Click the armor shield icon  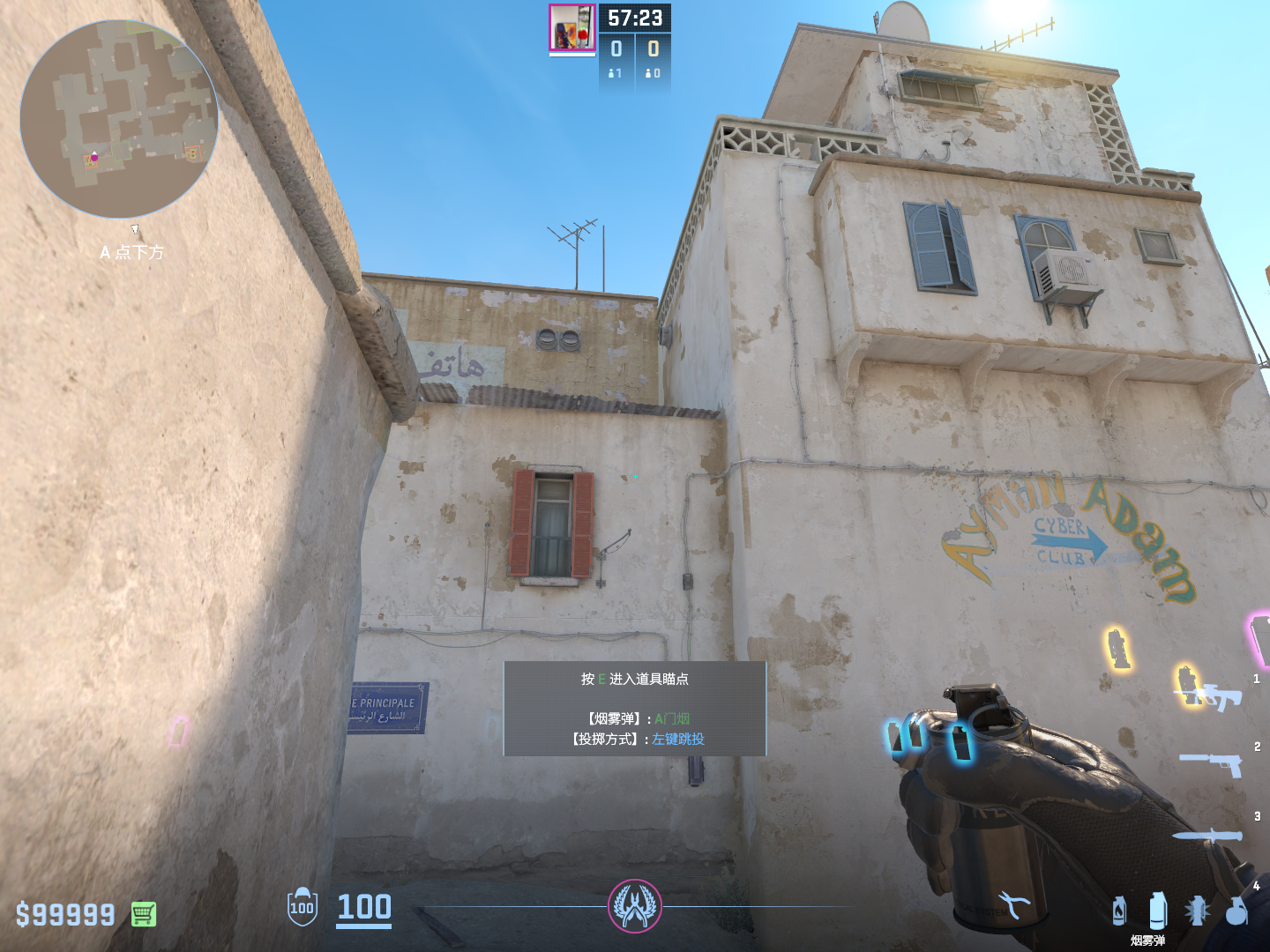pos(302,907)
